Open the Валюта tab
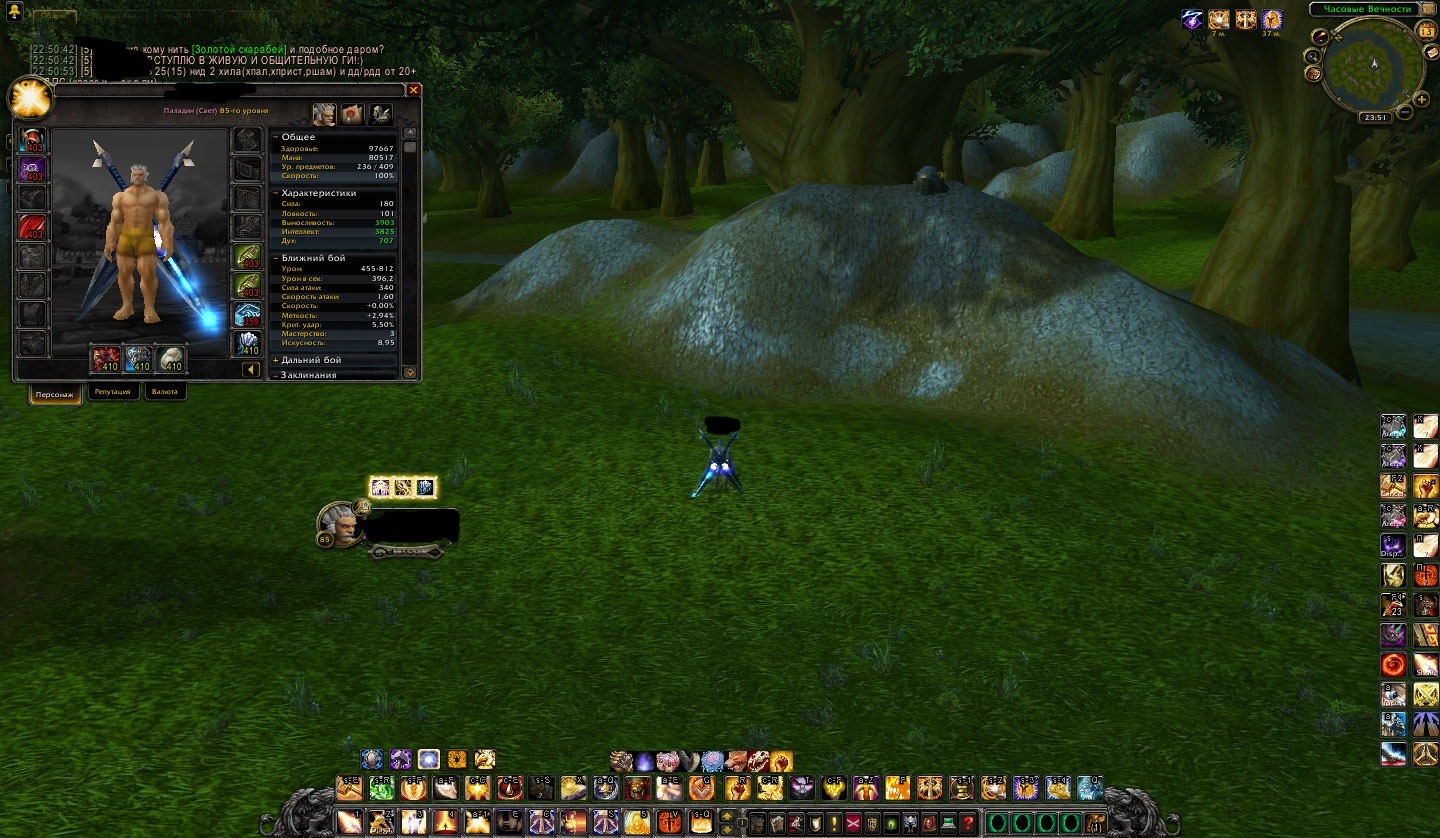The image size is (1440, 838). click(x=165, y=392)
